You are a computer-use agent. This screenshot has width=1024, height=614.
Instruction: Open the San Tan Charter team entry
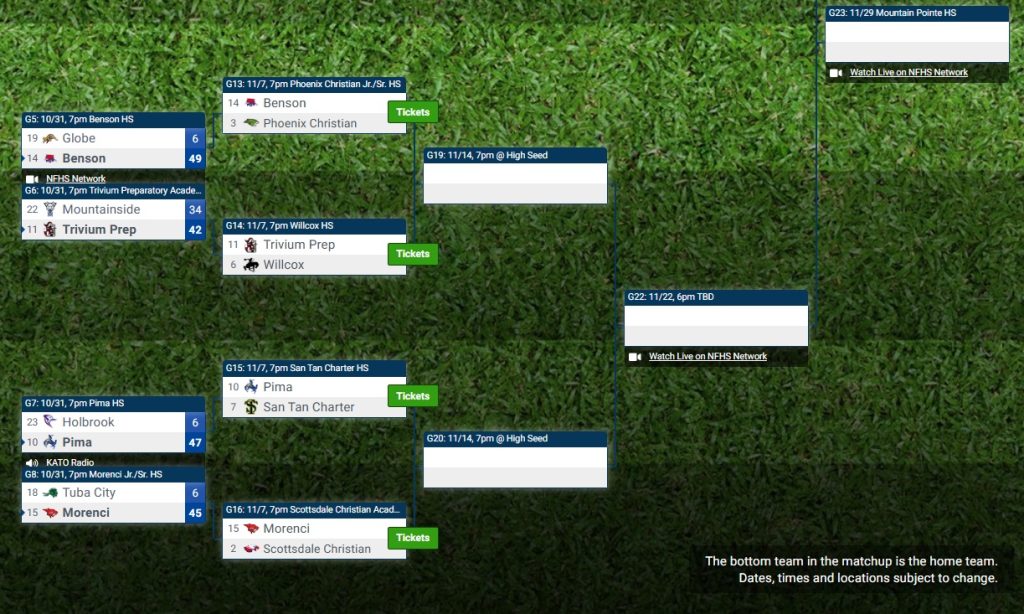point(308,407)
